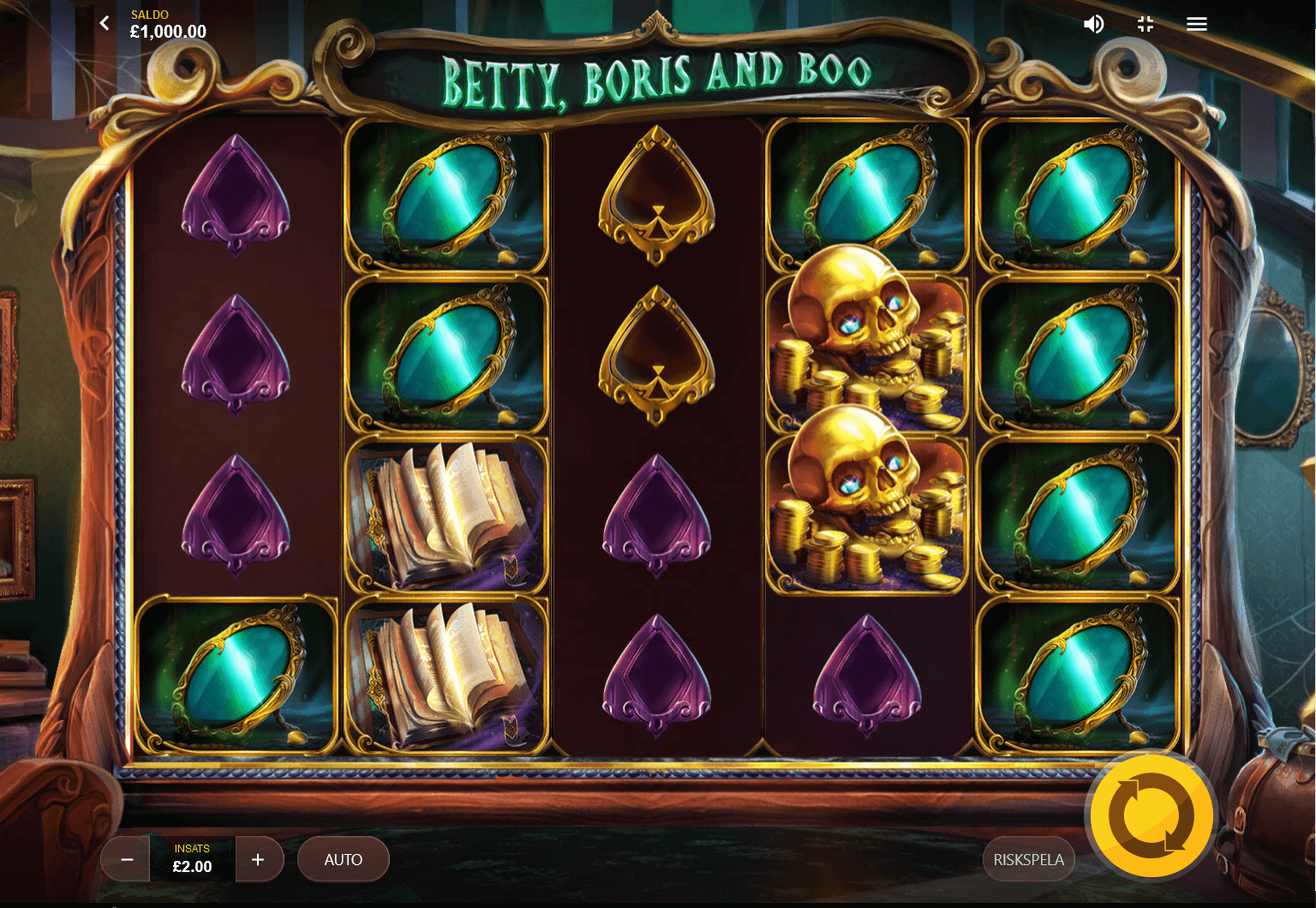Open the RISKSPELA gamble feature
The width and height of the screenshot is (1316, 908).
coord(1029,859)
